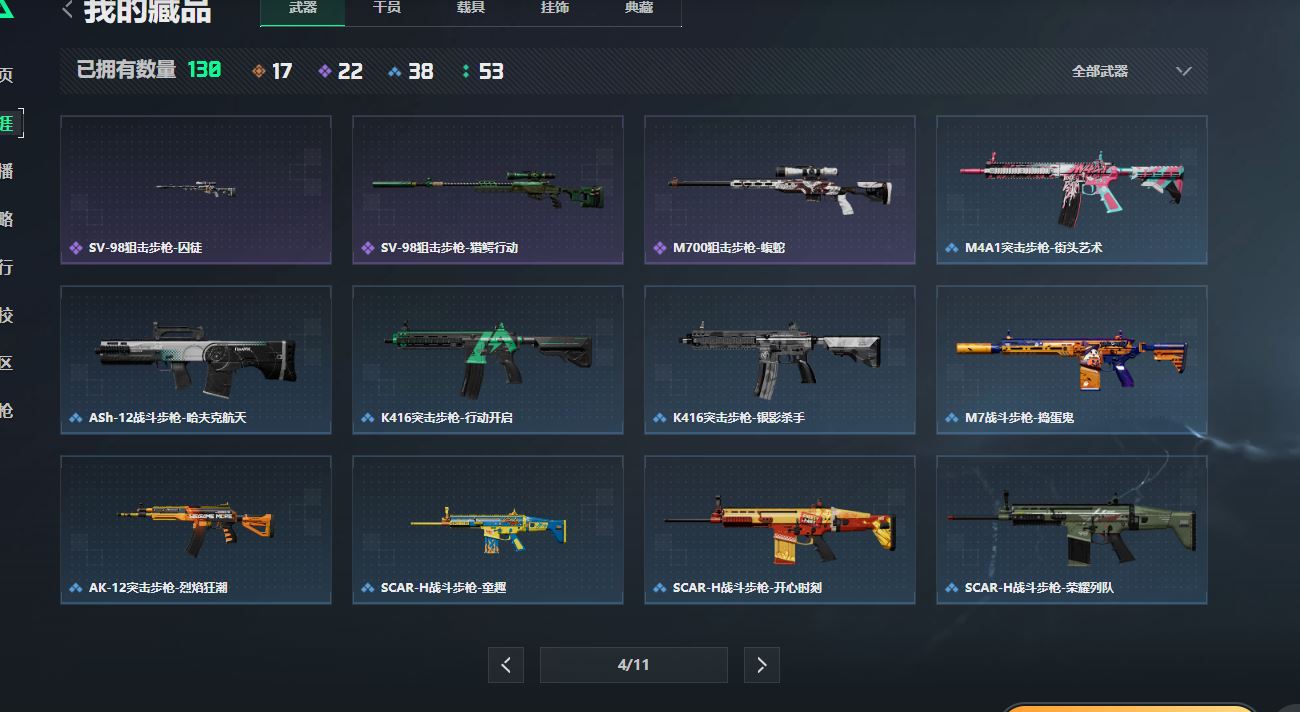The width and height of the screenshot is (1300, 712).
Task: Select the K416 行动开启 skin
Action: (x=488, y=360)
